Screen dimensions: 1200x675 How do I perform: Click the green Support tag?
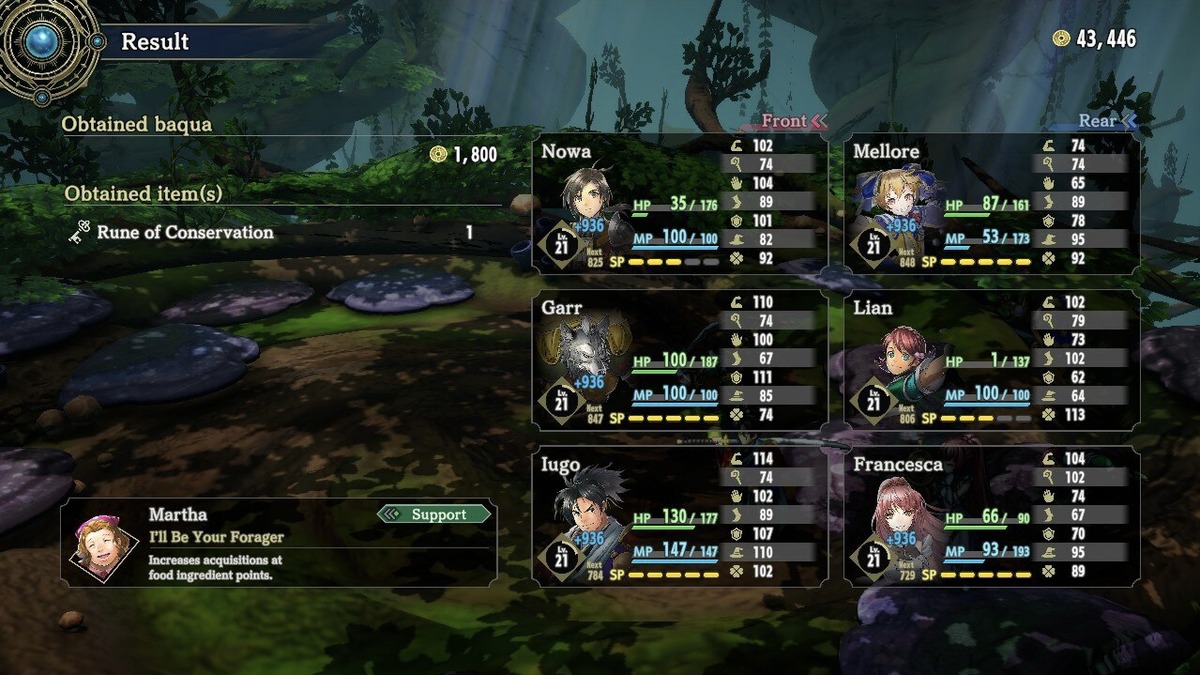click(x=436, y=515)
